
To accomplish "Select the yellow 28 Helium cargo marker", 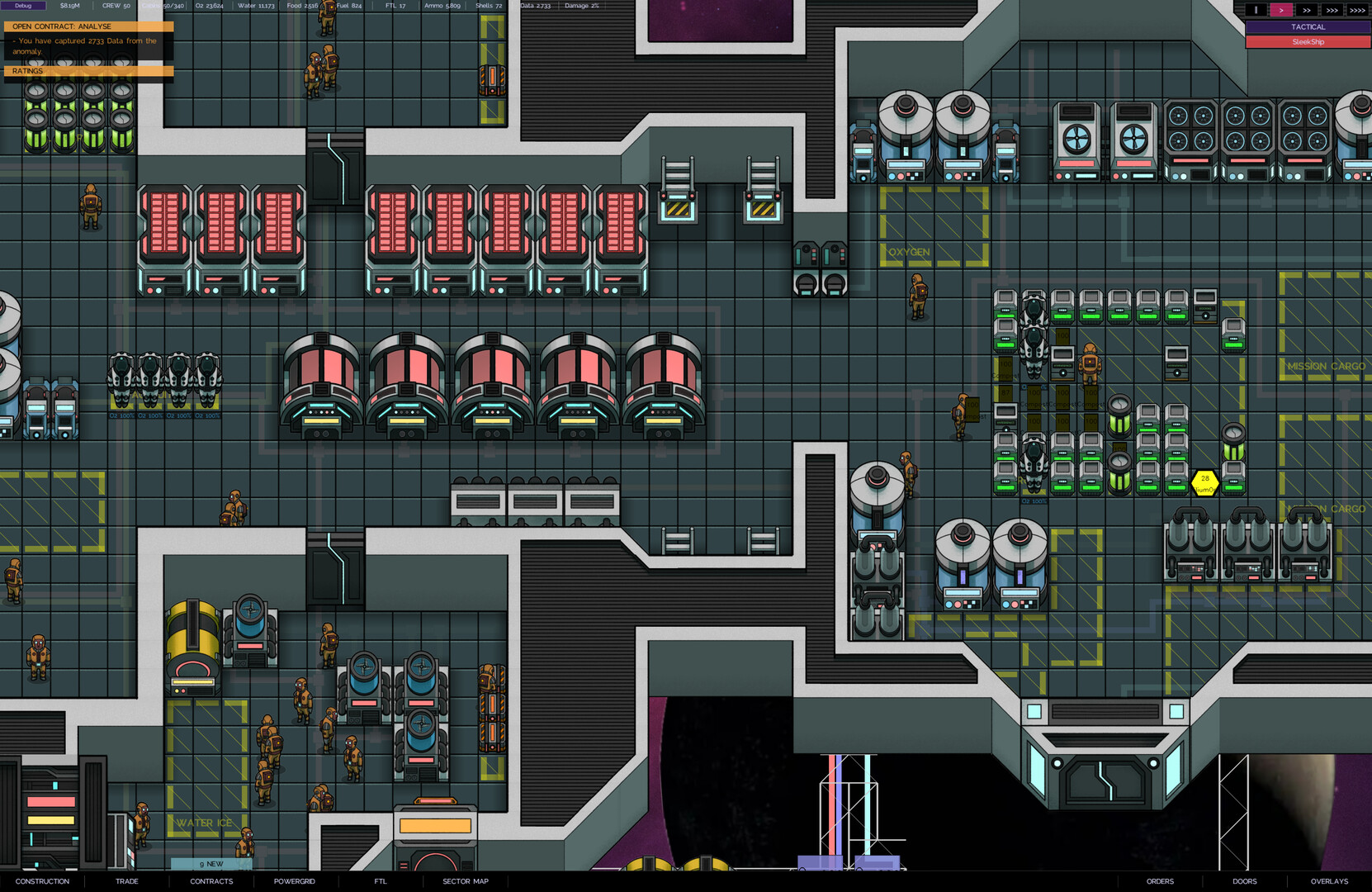I will click(x=1204, y=482).
